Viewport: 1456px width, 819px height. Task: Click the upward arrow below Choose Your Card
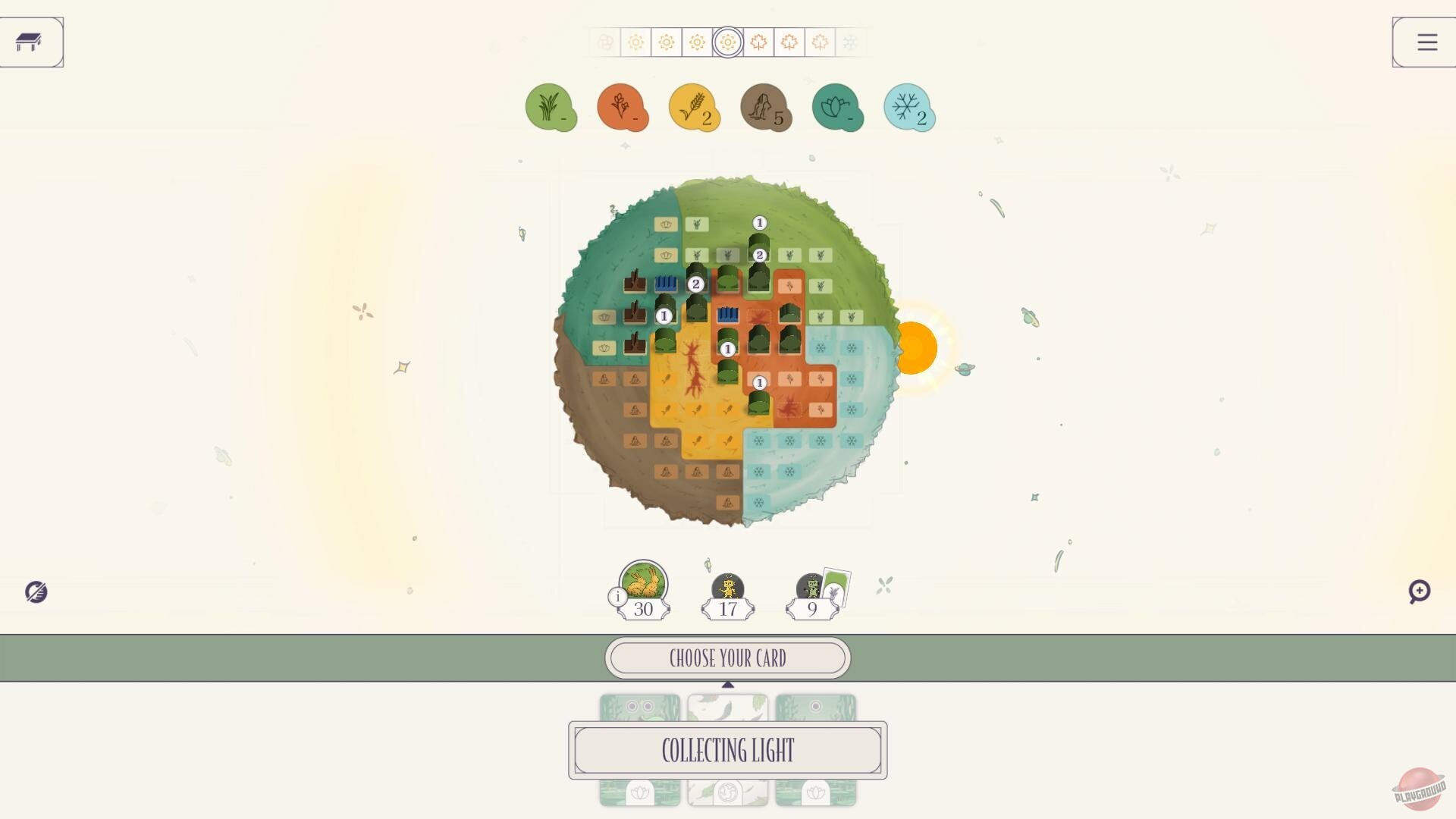click(728, 684)
